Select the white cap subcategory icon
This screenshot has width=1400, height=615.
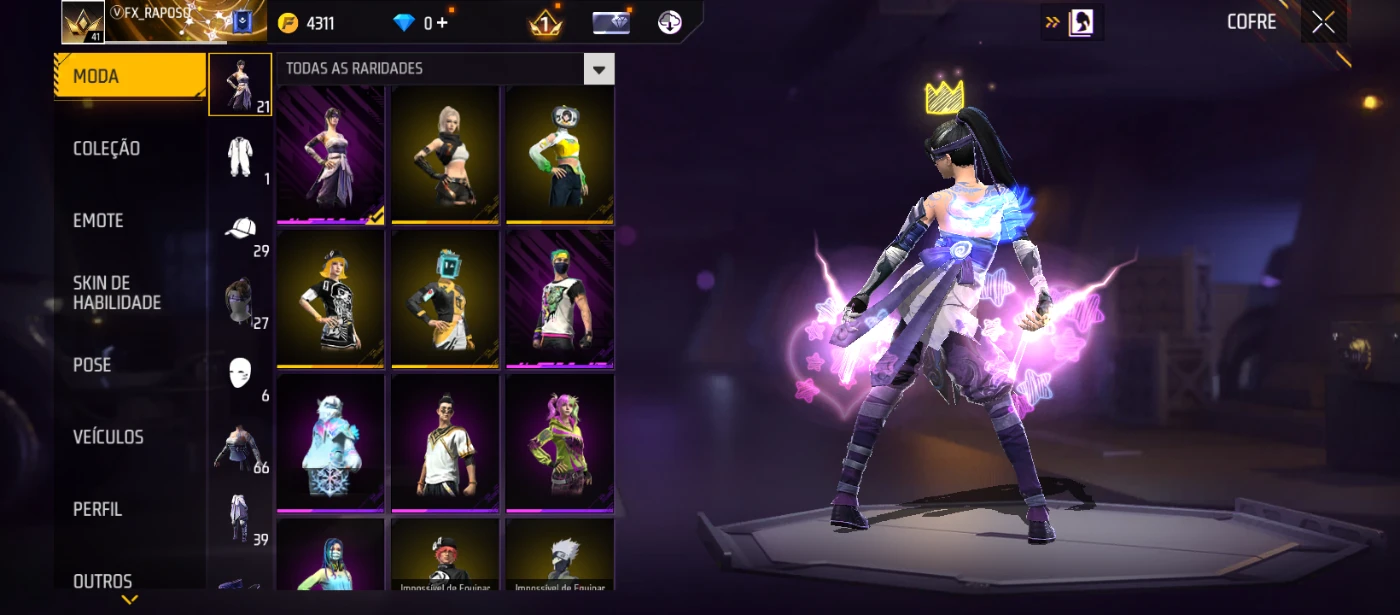pyautogui.click(x=240, y=229)
